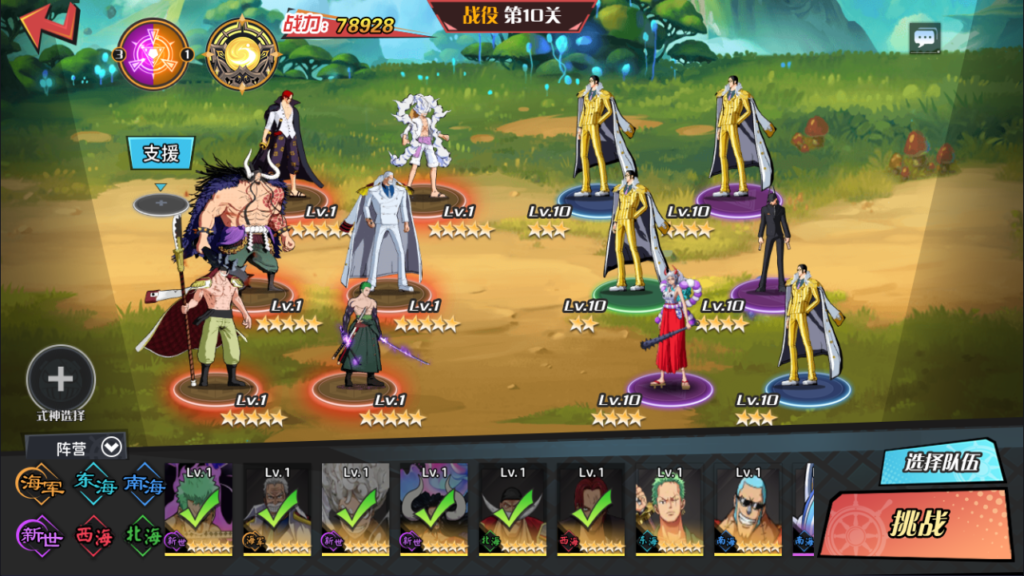This screenshot has width=1024, height=576.
Task: Open the chat bubble icon
Action: tap(924, 39)
